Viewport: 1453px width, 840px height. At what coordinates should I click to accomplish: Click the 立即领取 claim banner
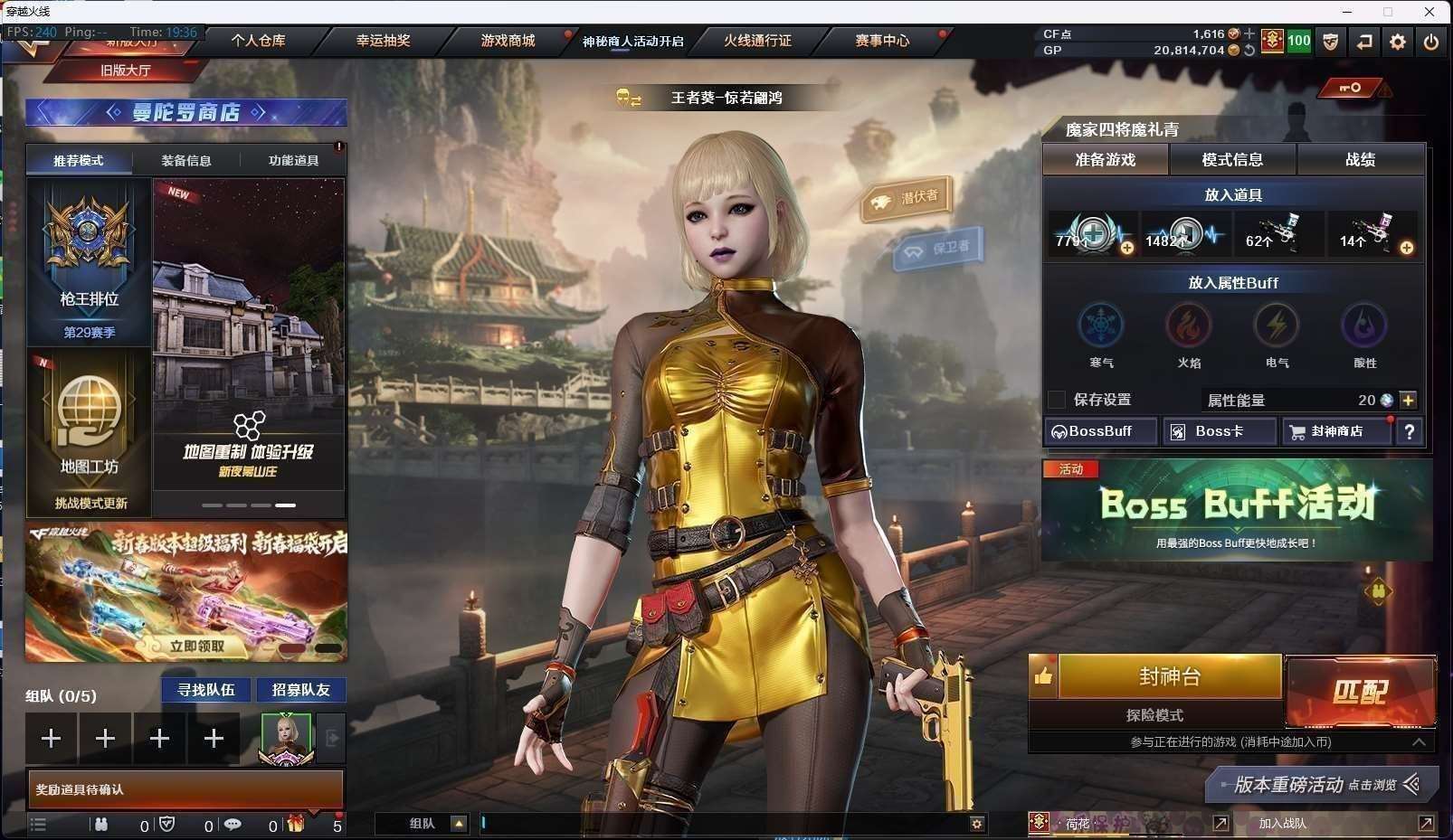(197, 646)
